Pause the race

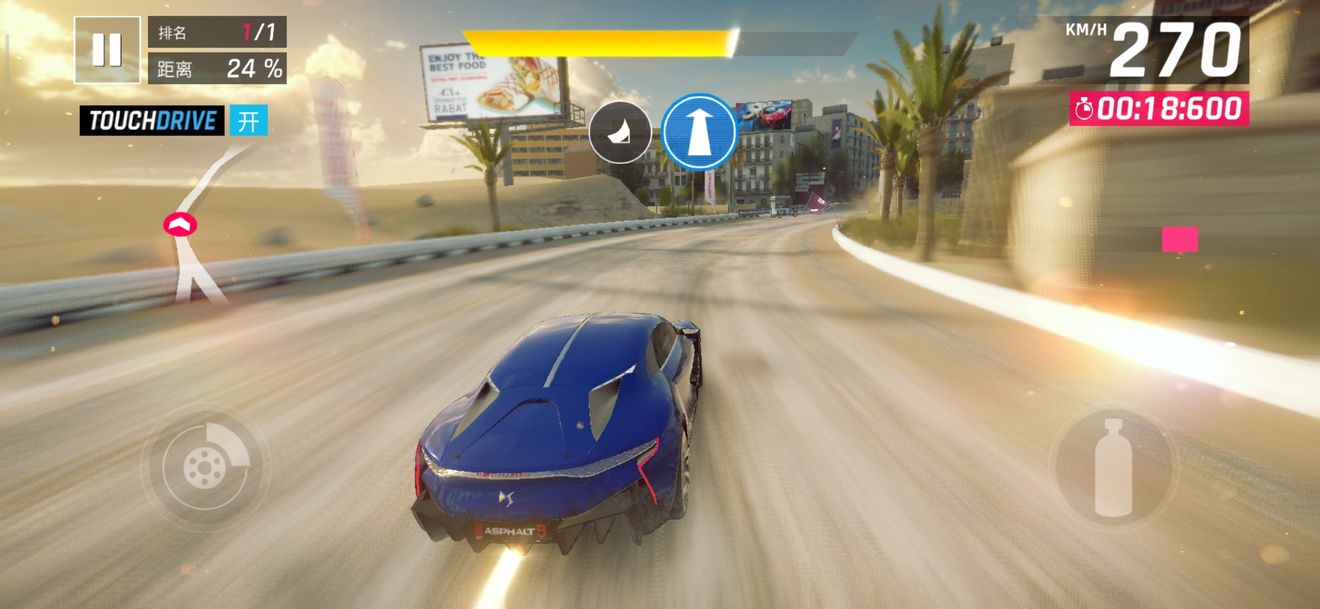click(x=107, y=49)
